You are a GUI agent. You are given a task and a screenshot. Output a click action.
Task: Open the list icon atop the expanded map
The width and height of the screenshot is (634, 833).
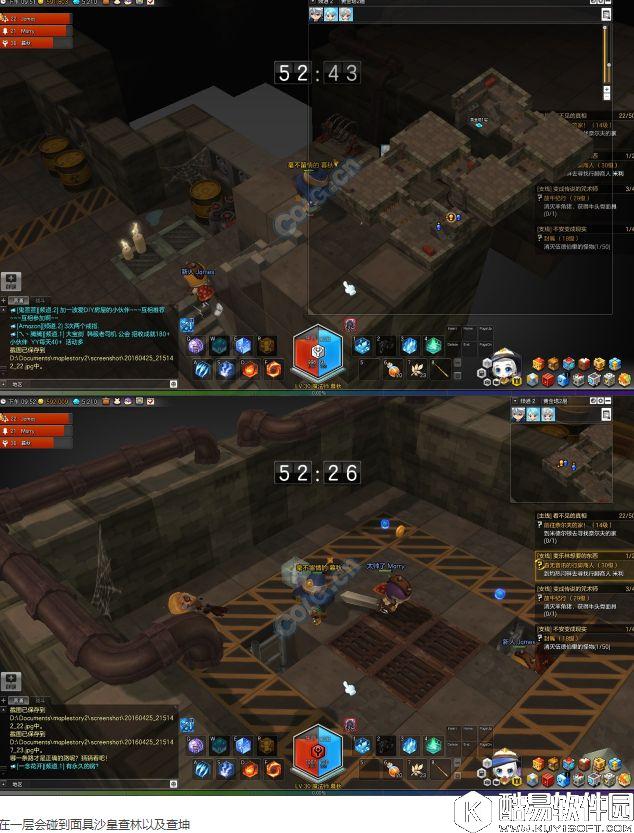(x=606, y=14)
